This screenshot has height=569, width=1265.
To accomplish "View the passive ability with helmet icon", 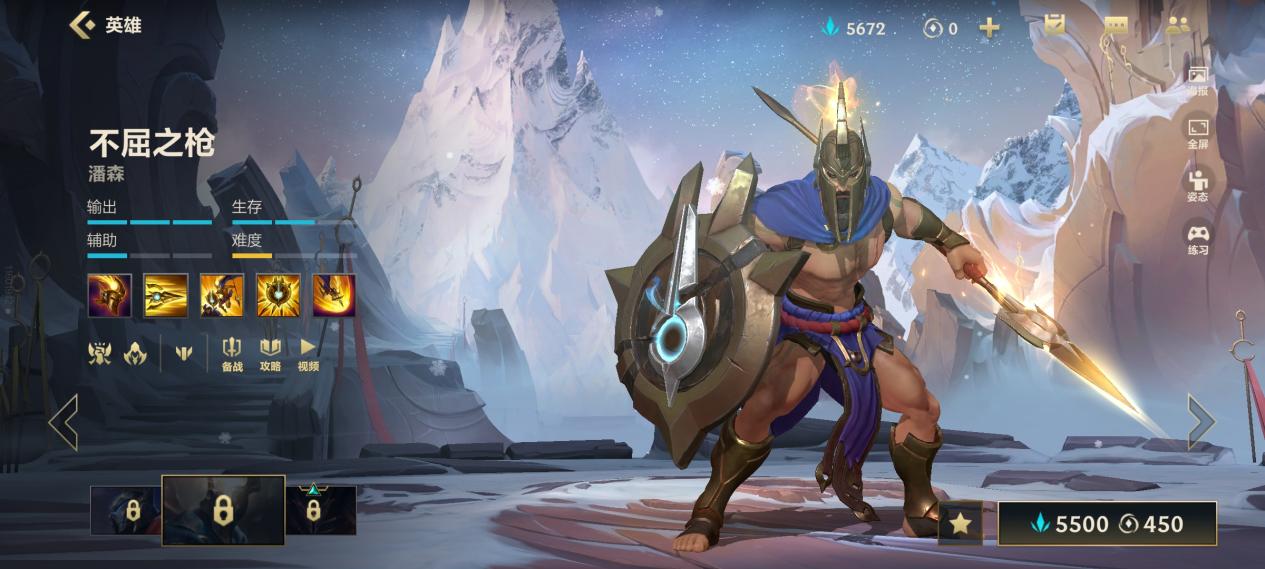I will tap(109, 295).
